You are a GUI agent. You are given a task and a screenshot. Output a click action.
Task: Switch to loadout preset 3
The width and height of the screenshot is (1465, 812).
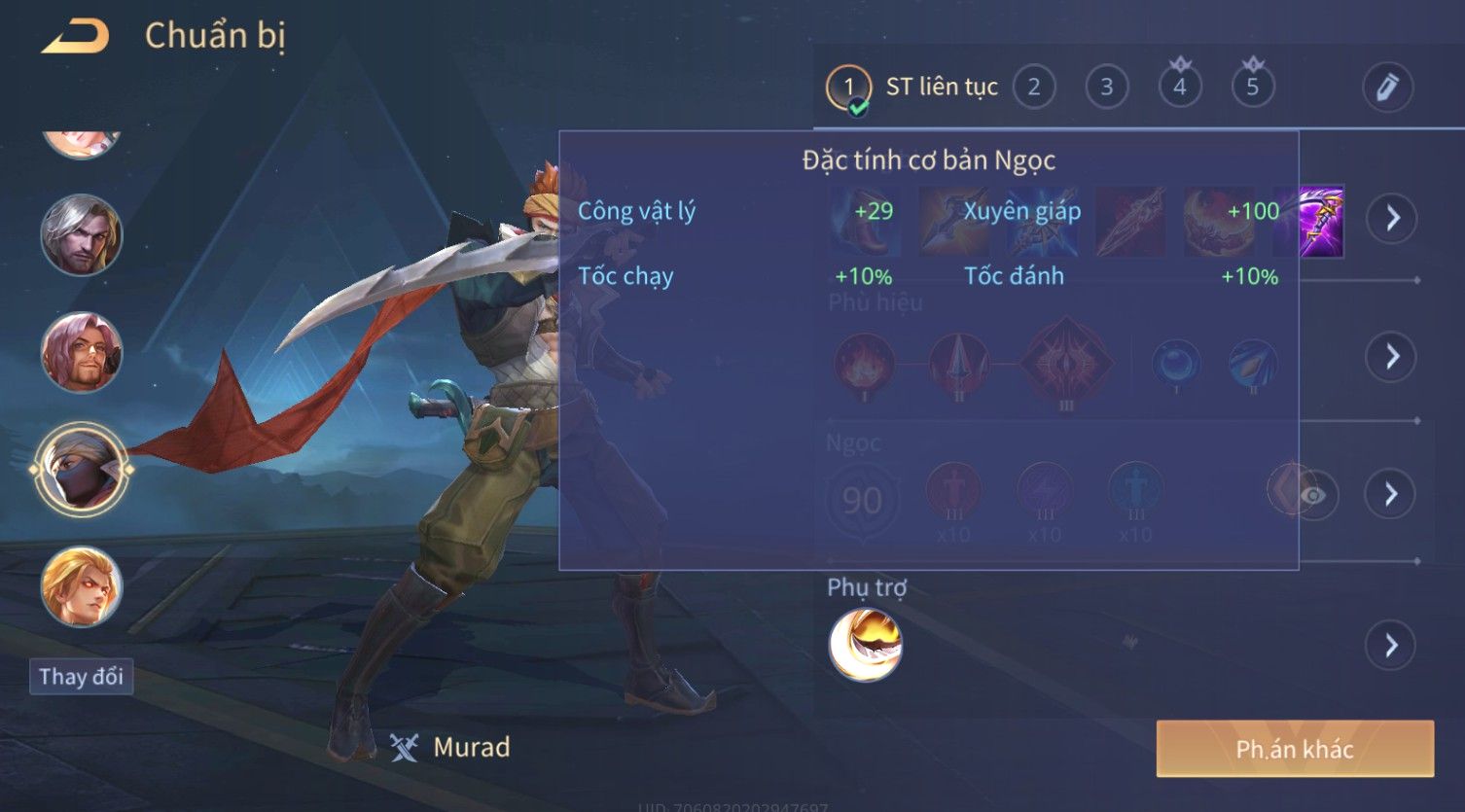pos(1106,88)
